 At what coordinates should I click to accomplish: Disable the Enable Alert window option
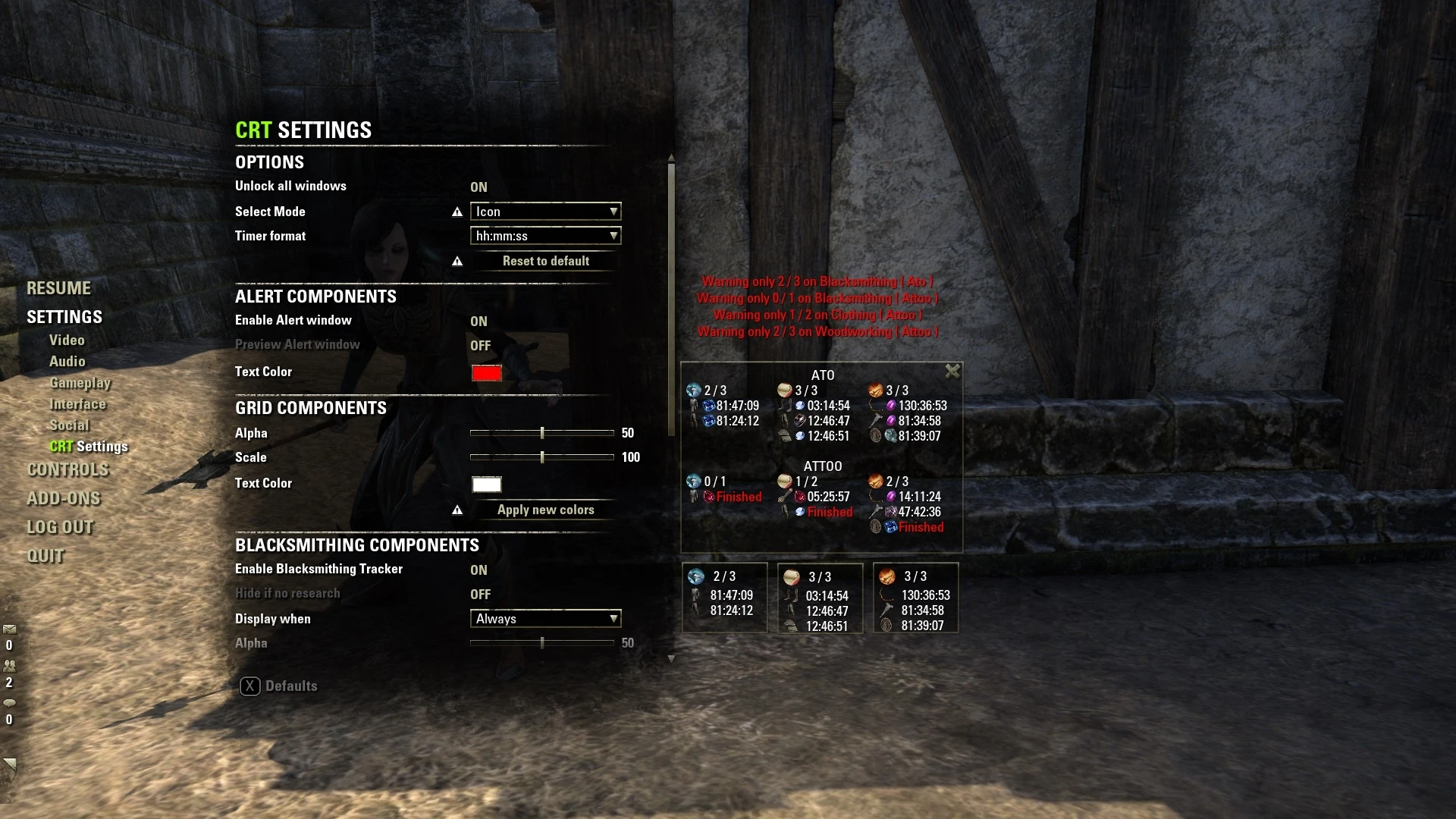point(479,321)
